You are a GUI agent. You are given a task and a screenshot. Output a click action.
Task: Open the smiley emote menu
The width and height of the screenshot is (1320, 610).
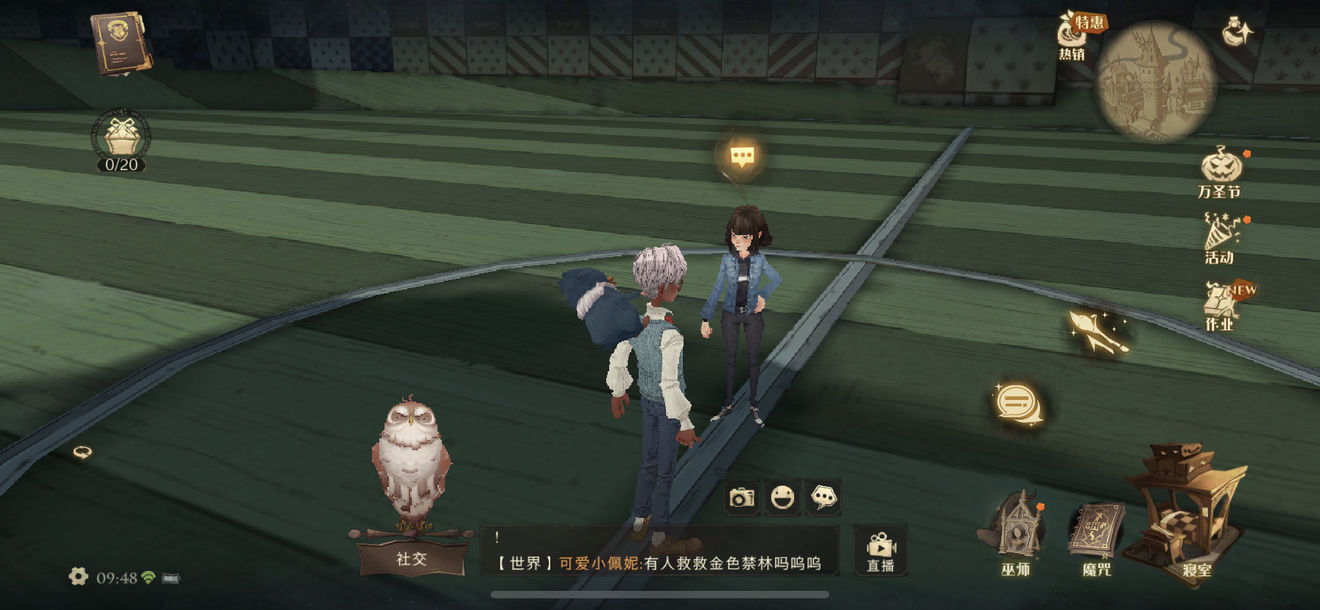tap(782, 497)
